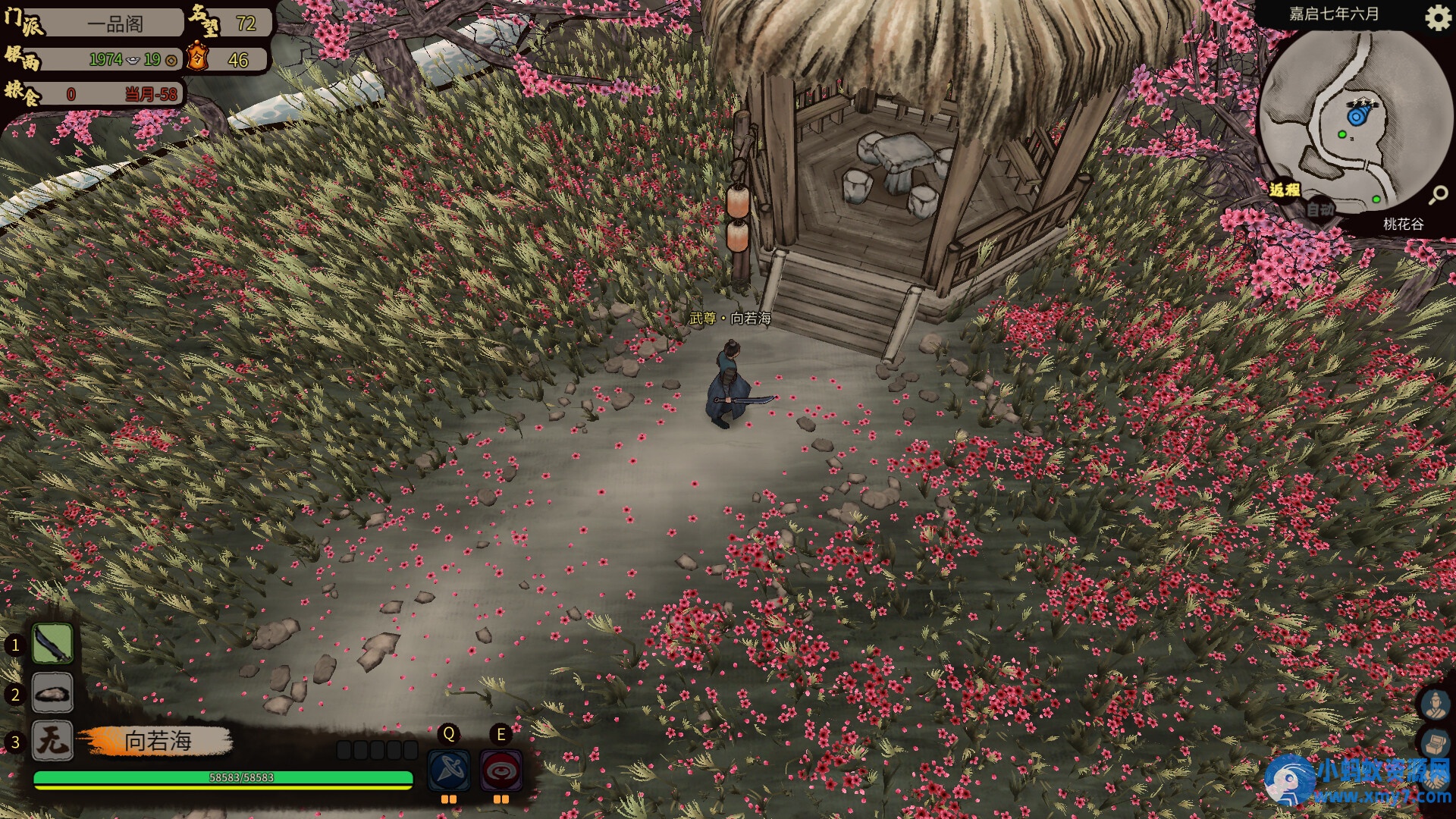Image resolution: width=1456 pixels, height=819 pixels.
Task: Open the 名望 reputation value 72 display
Action: (x=245, y=22)
